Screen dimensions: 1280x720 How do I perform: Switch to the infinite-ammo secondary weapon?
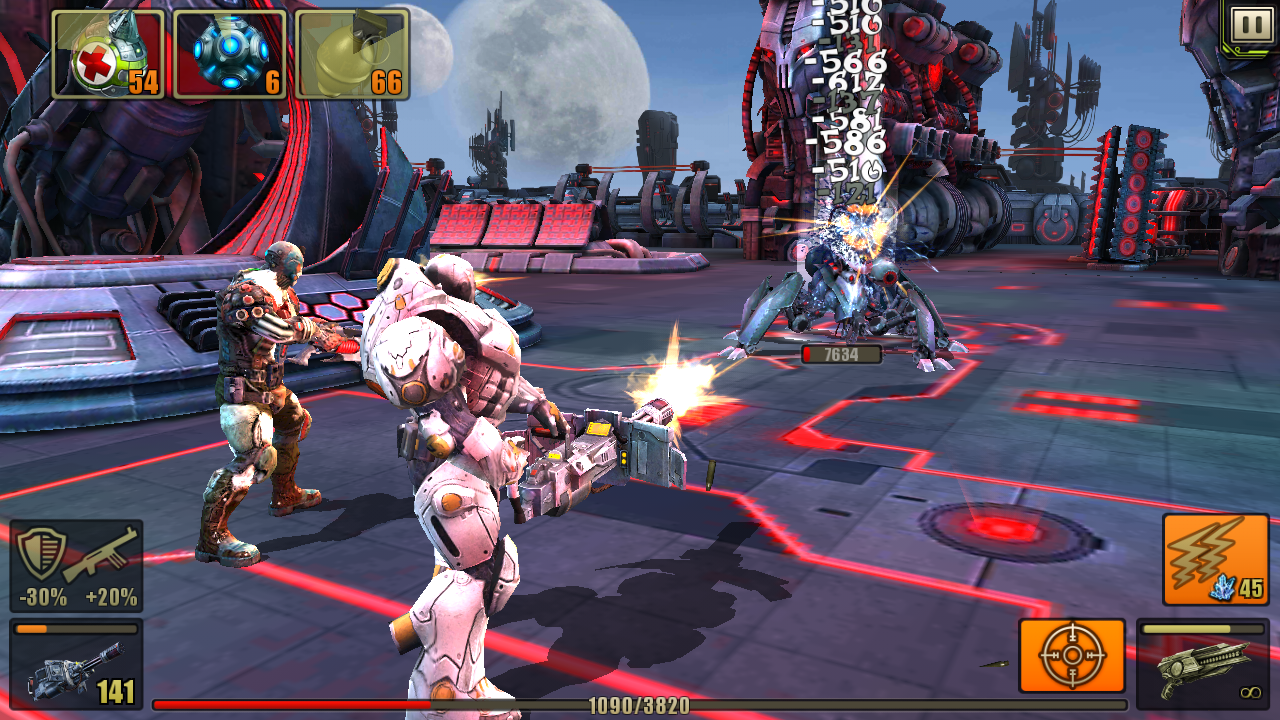(1203, 663)
